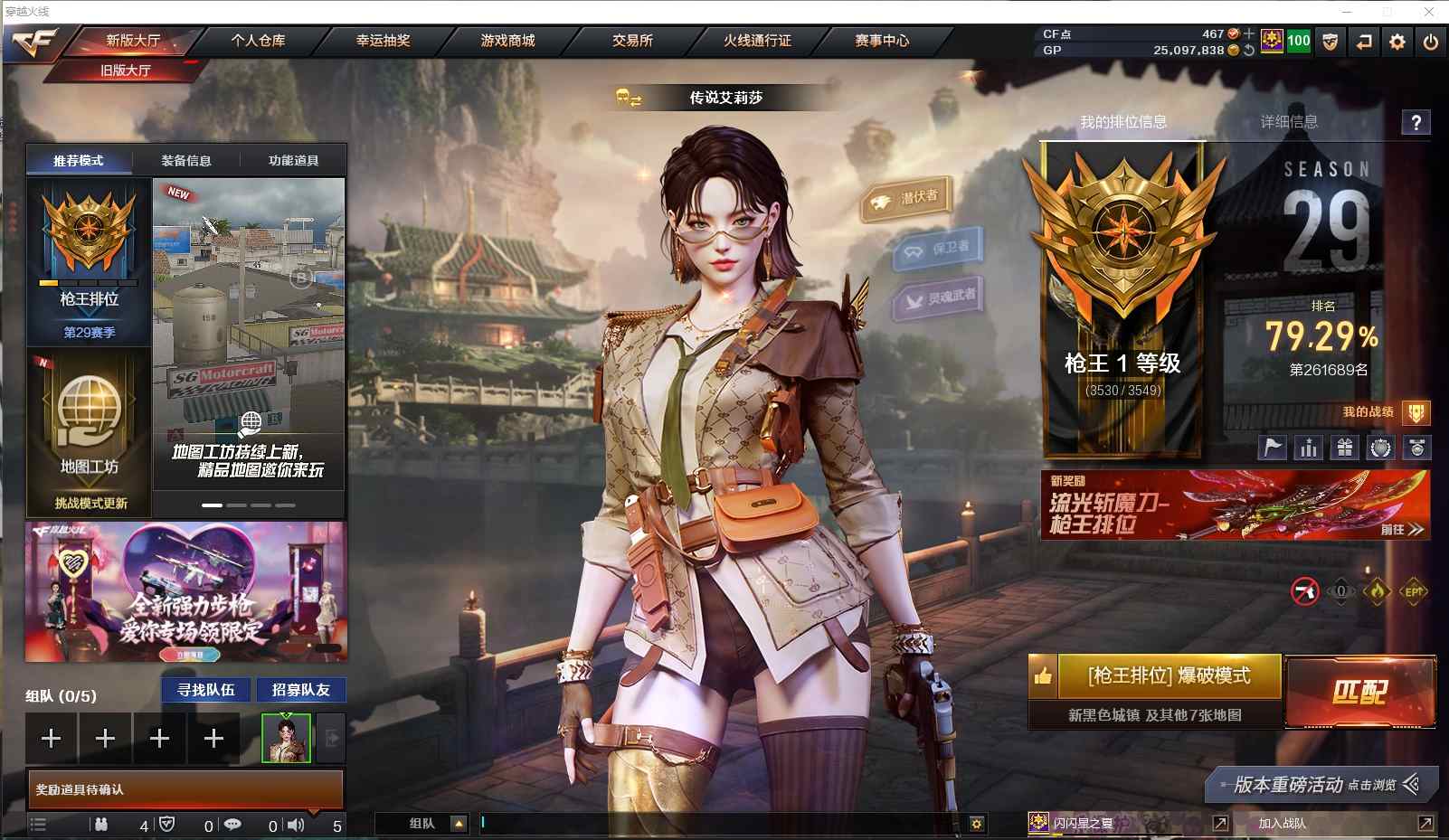Viewport: 1449px width, 840px height.
Task: Visit the 赛事中心 tournament center
Action: point(882,41)
